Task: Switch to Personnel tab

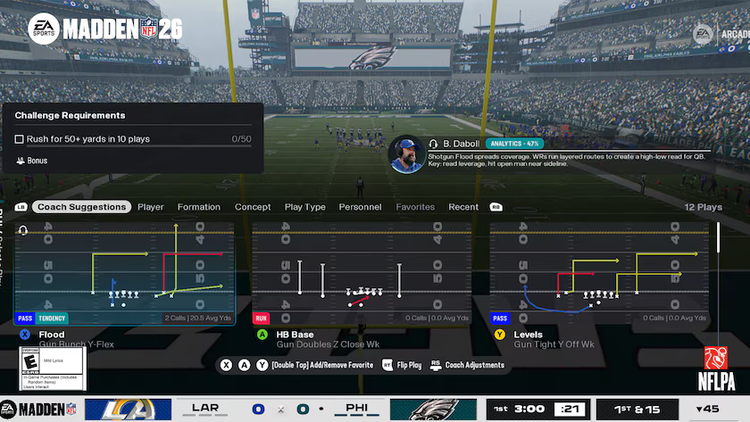Action: 360,207
